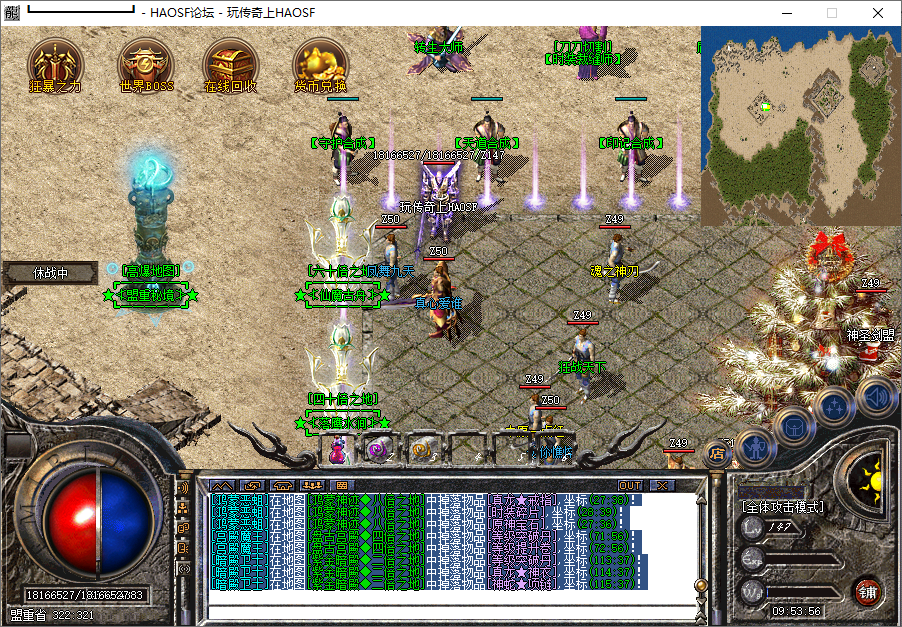Use the red potion in the hotbar
Viewport: 902px width, 627px height.
coord(337,451)
